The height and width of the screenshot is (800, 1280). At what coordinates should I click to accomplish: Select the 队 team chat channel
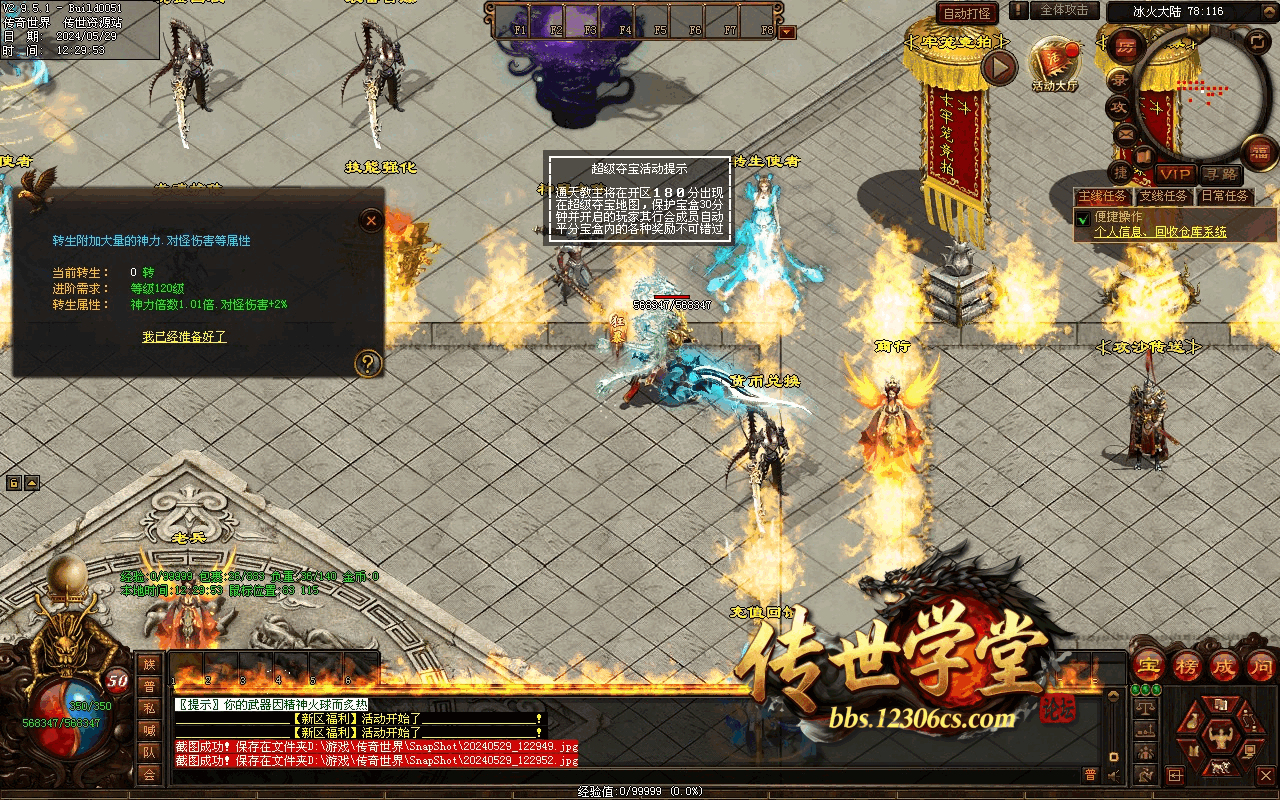click(x=149, y=752)
